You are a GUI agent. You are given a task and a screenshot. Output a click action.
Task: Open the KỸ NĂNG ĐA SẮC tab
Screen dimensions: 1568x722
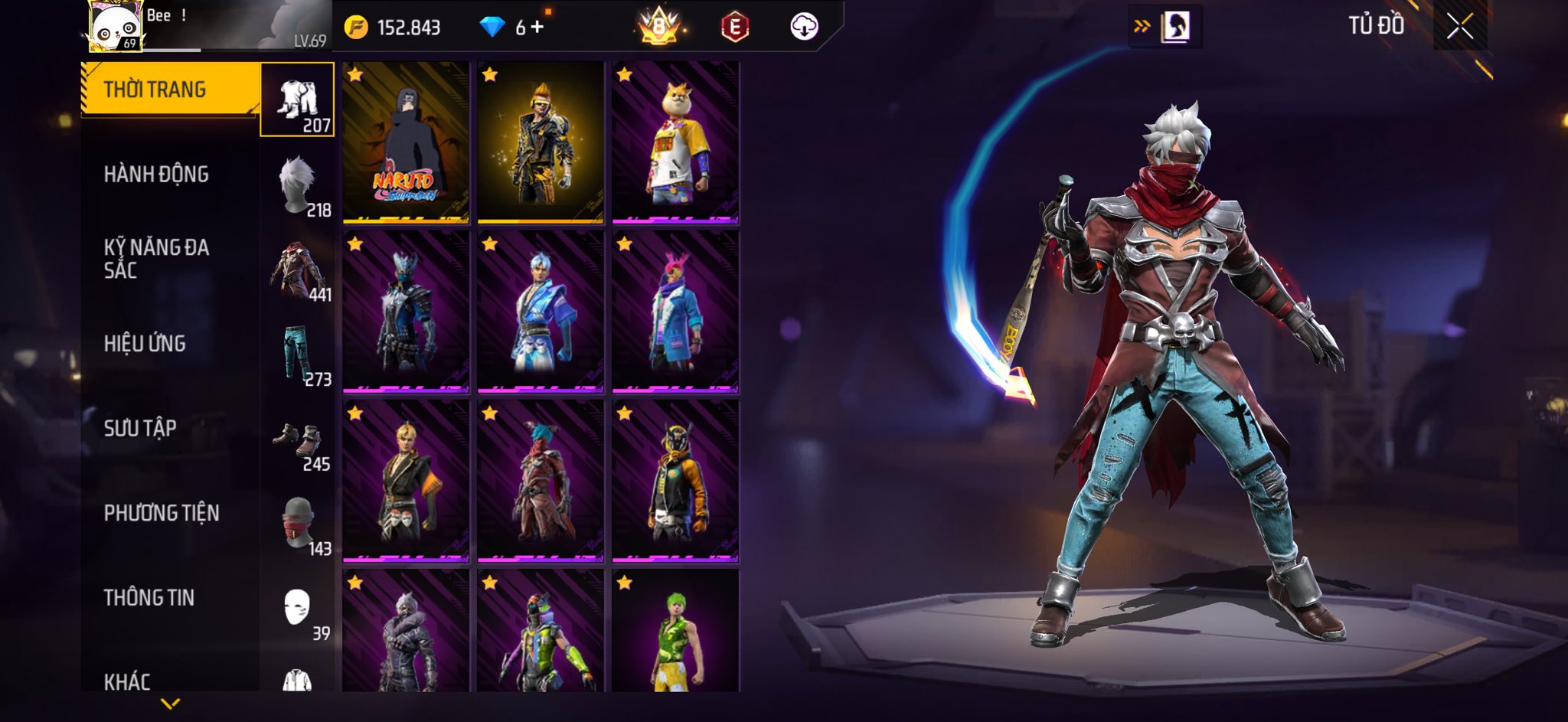[x=156, y=259]
